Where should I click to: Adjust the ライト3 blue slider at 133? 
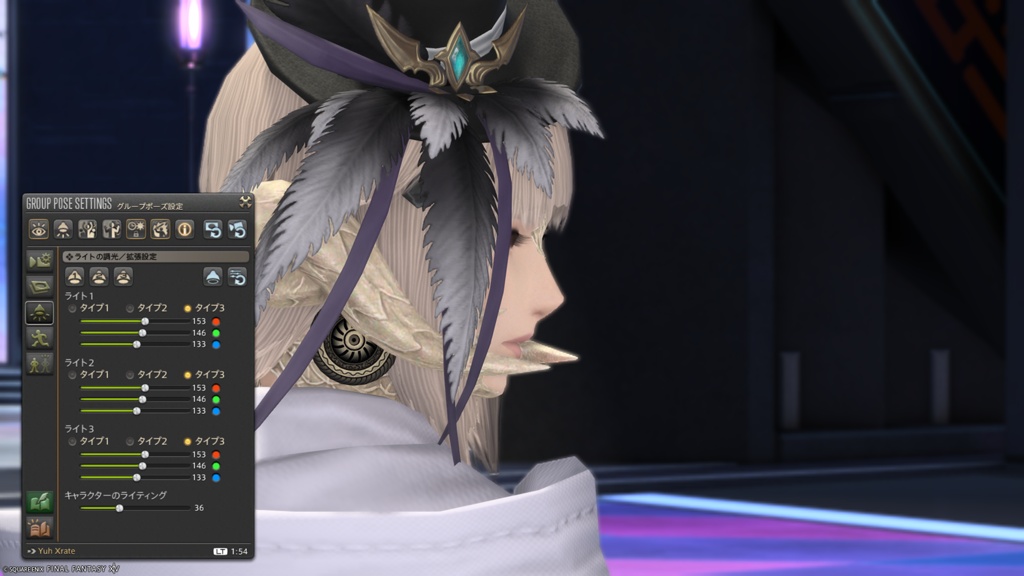[137, 478]
